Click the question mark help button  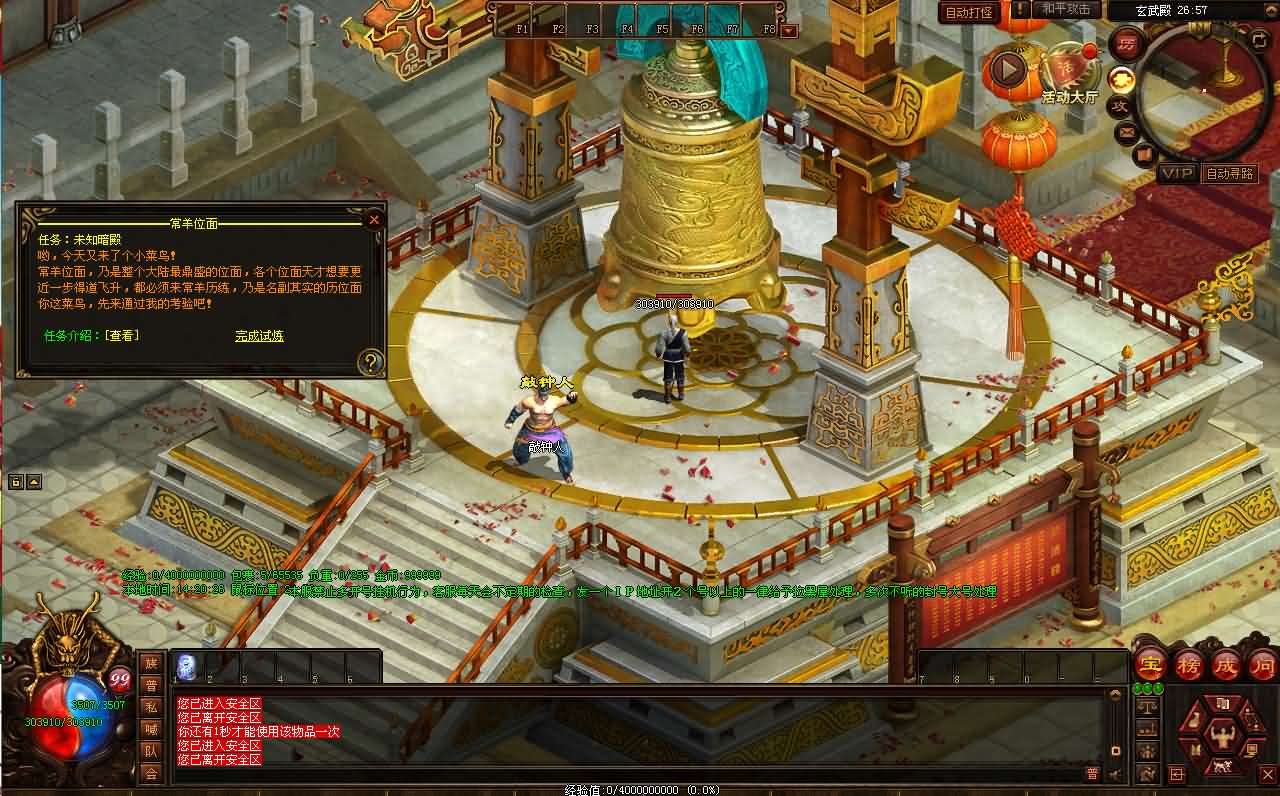(371, 362)
